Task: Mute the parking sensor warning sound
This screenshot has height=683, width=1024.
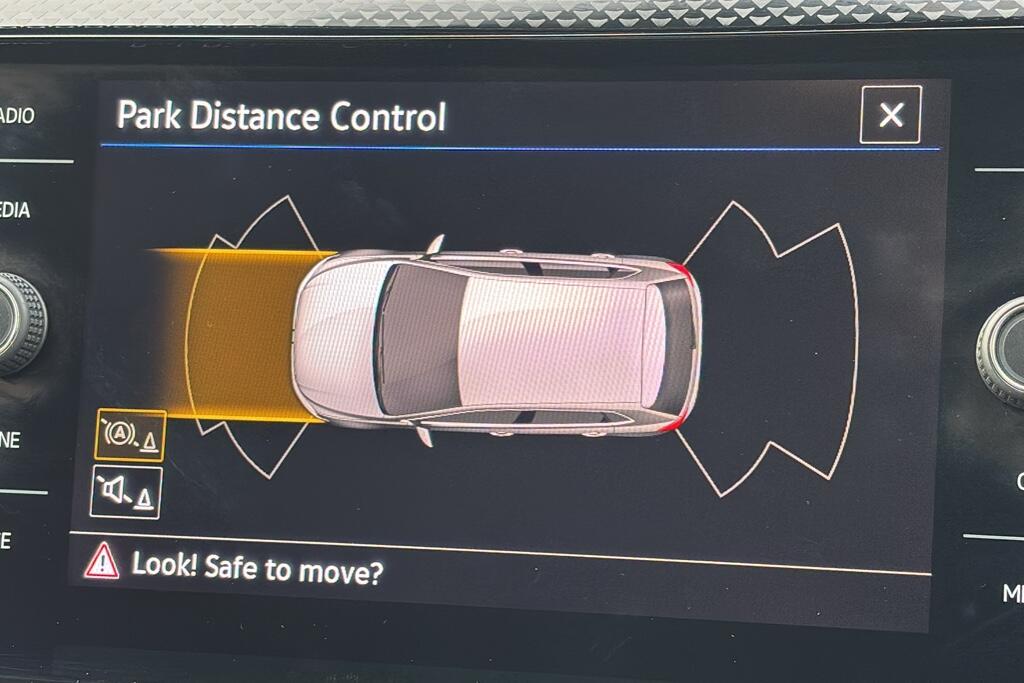Action: coord(126,492)
